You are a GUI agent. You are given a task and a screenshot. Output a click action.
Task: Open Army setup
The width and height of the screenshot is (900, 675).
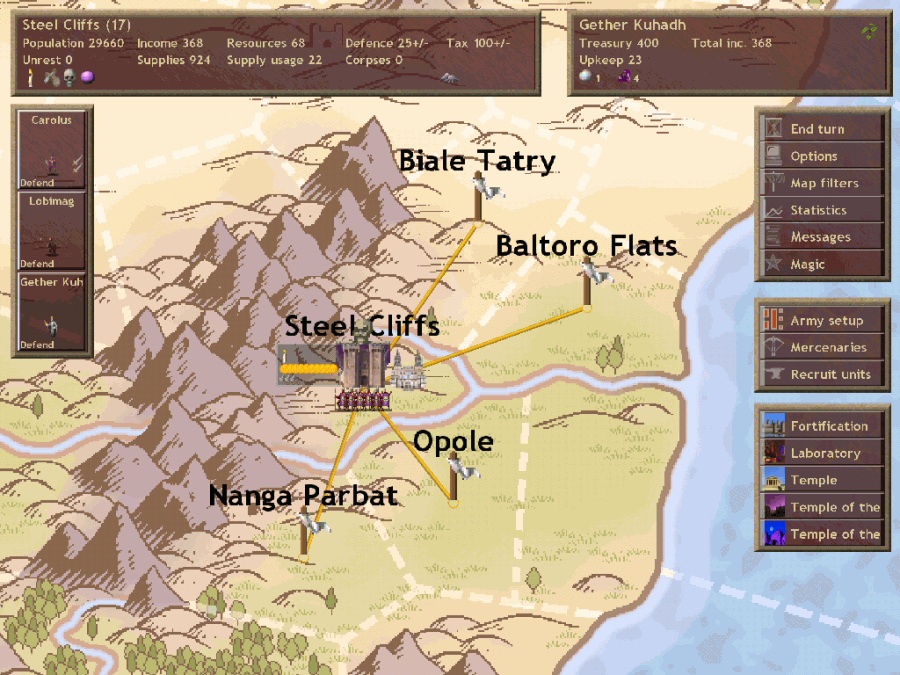point(822,321)
